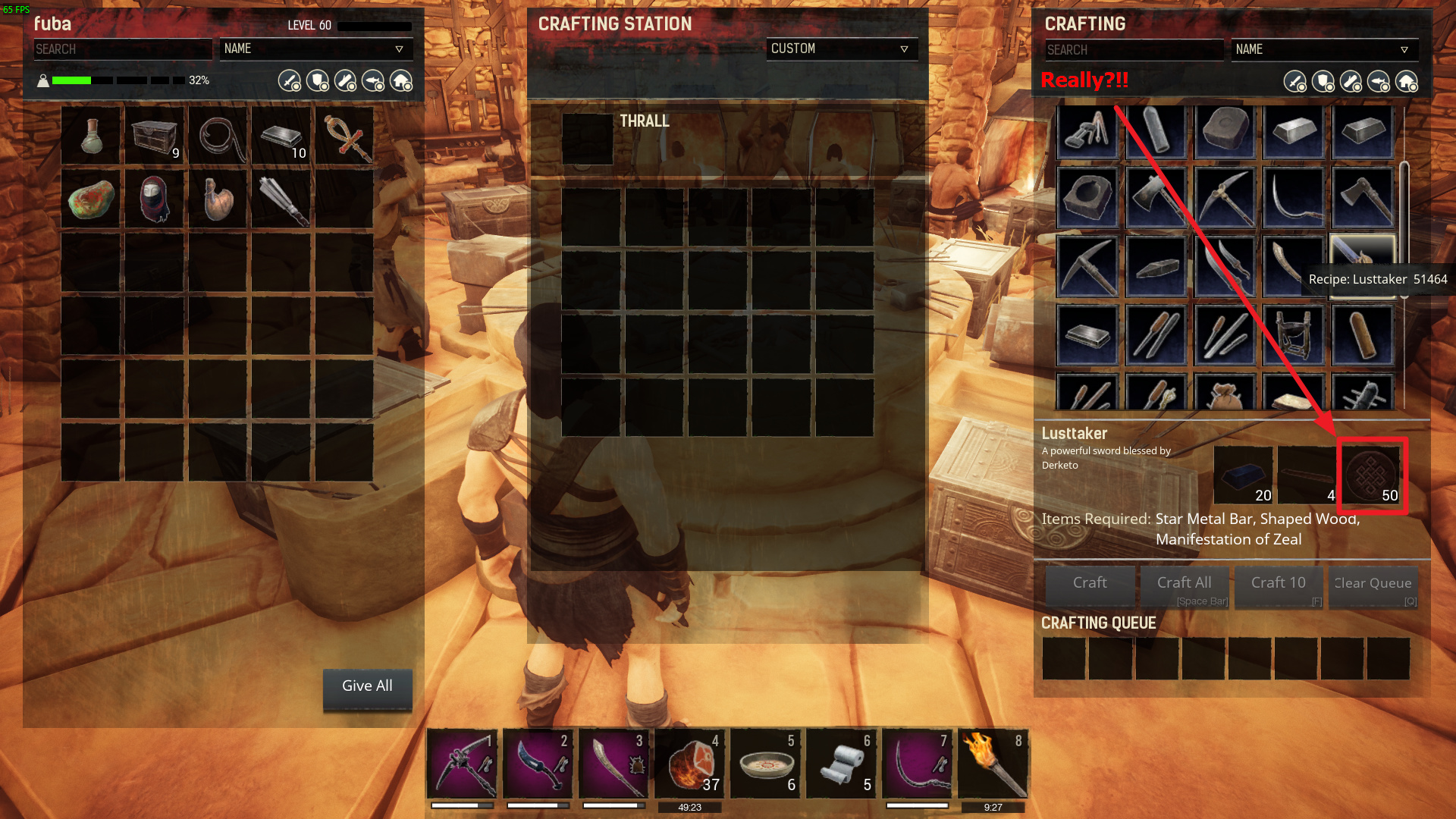The width and height of the screenshot is (1456, 819).
Task: Pick the coiled whip inventory item
Action: tap(218, 136)
